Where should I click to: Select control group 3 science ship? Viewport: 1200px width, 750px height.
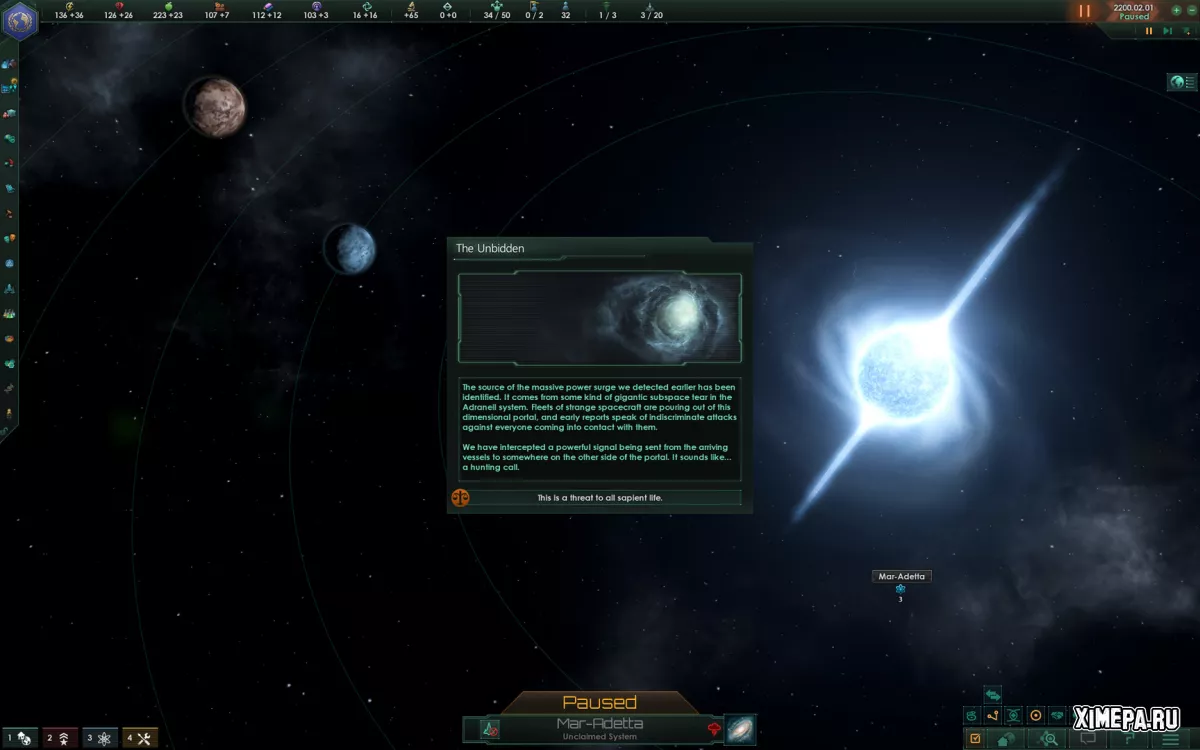pos(100,738)
